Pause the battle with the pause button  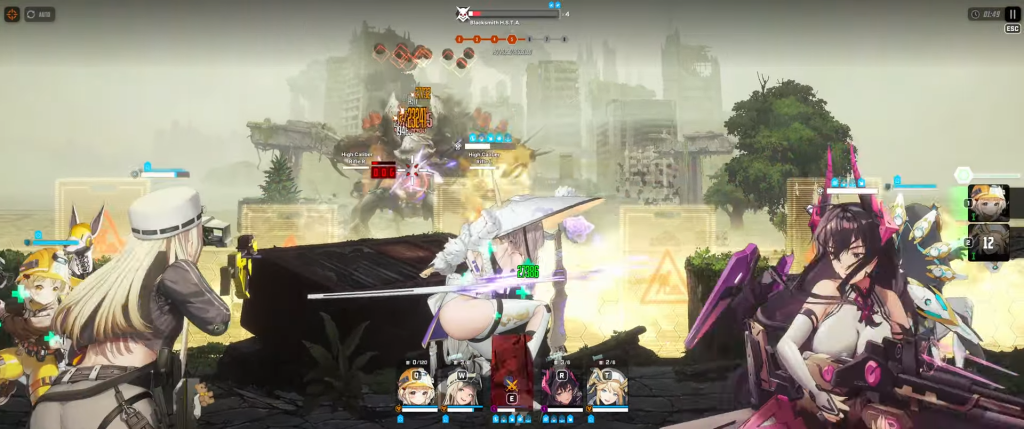[1012, 14]
